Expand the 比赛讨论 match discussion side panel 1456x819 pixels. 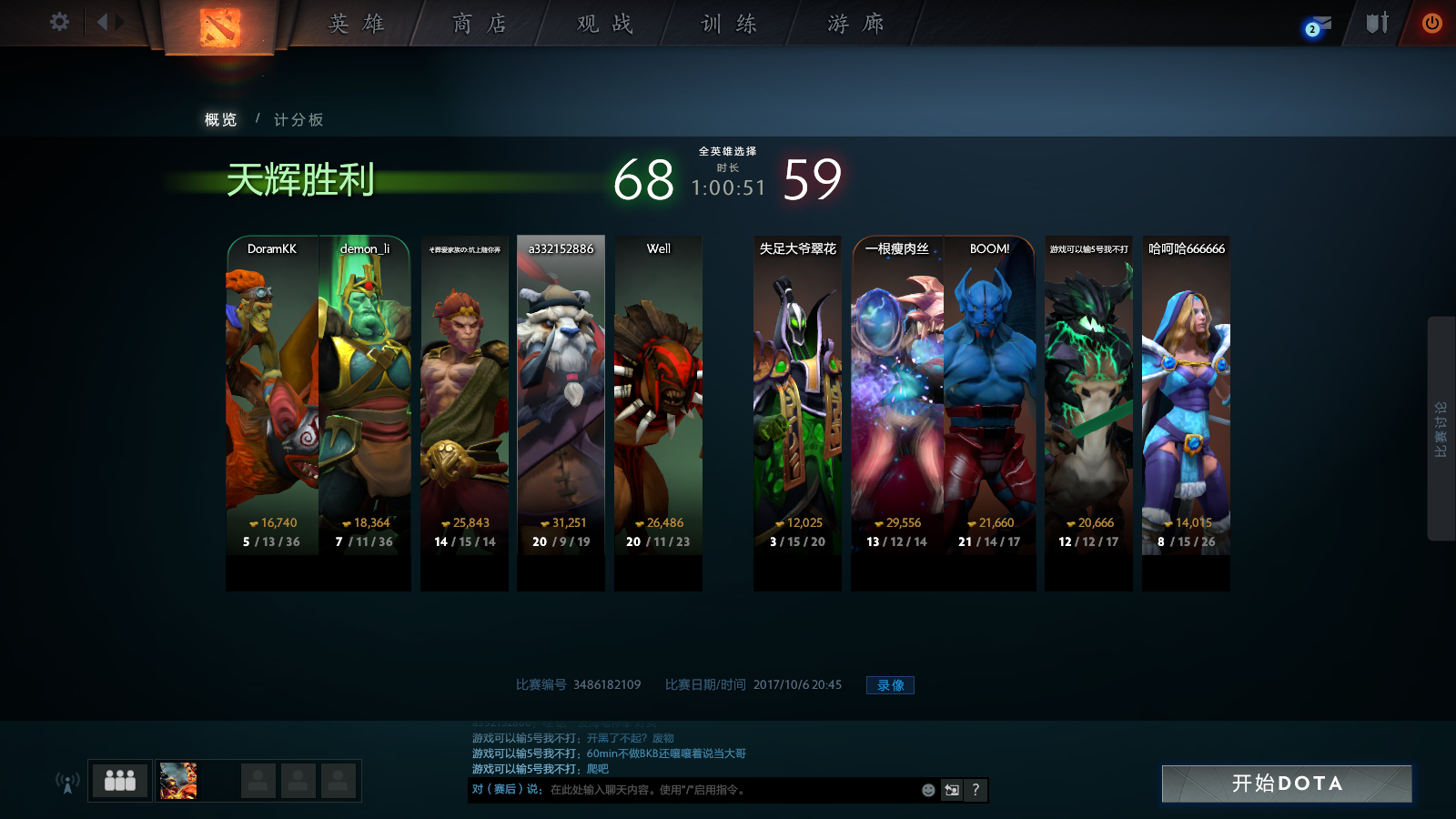coord(1441,429)
